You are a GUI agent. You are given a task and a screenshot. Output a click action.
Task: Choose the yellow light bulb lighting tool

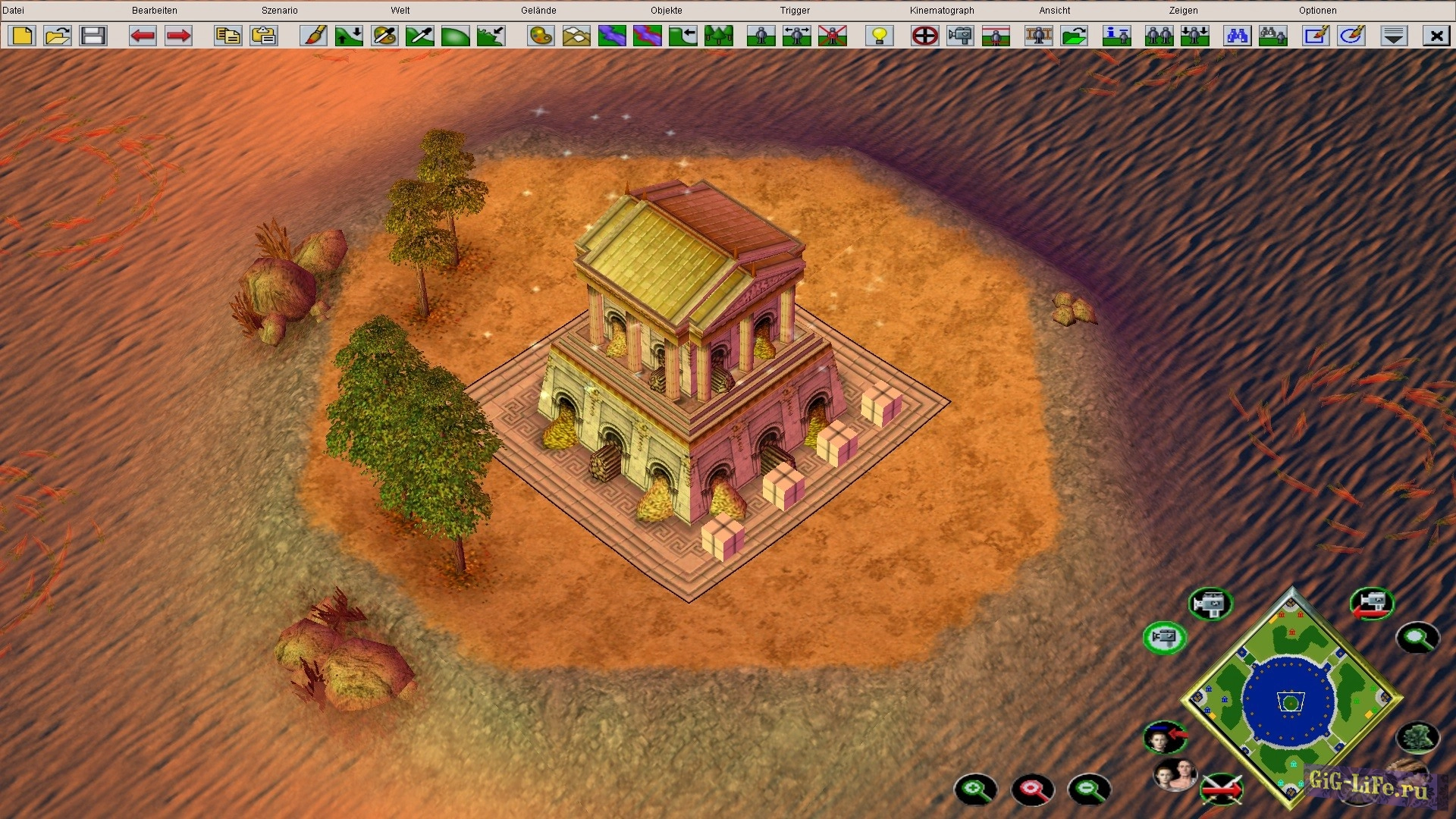880,36
